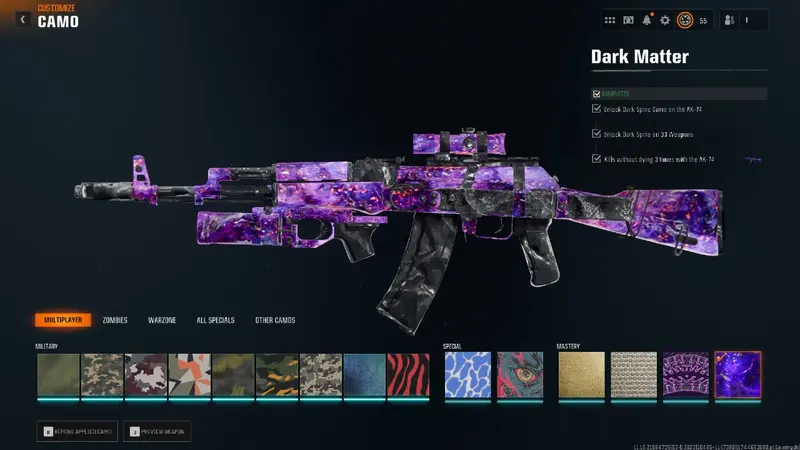Screen dimensions: 800x450
Task: Open the social party icon
Action: point(728,20)
